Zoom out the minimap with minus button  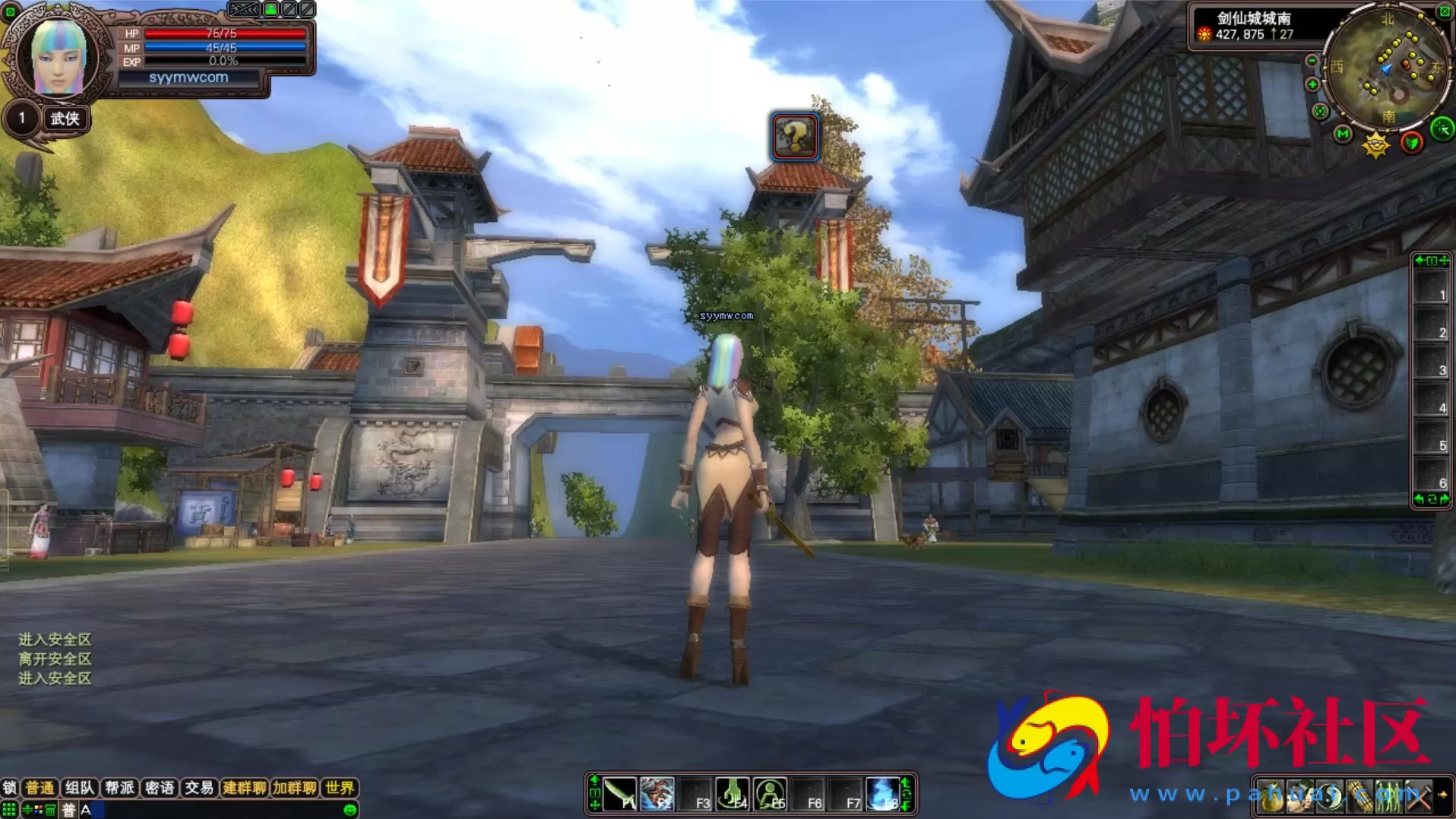coord(1312,61)
